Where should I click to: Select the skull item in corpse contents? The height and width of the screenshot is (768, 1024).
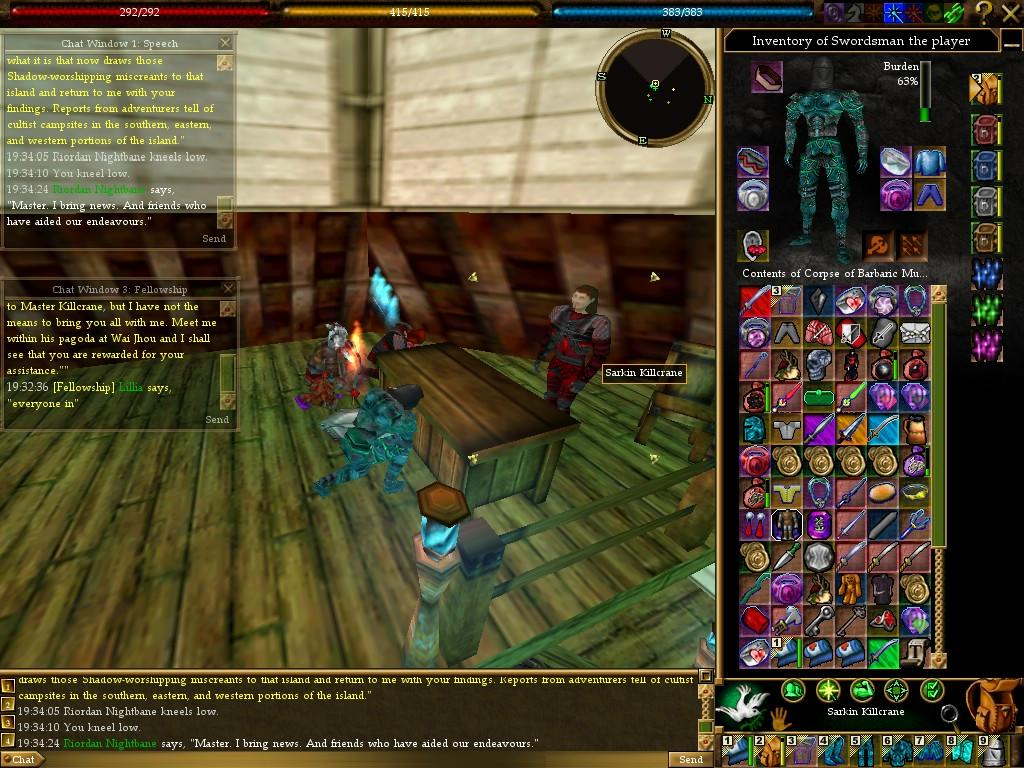(x=819, y=364)
